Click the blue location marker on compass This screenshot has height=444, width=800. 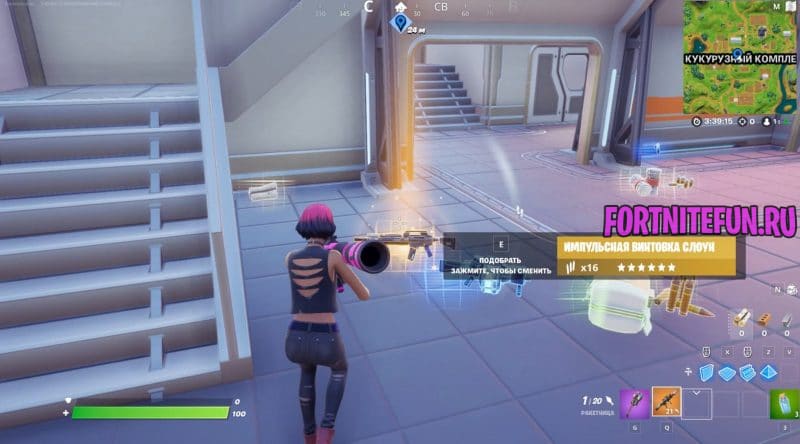point(401,21)
